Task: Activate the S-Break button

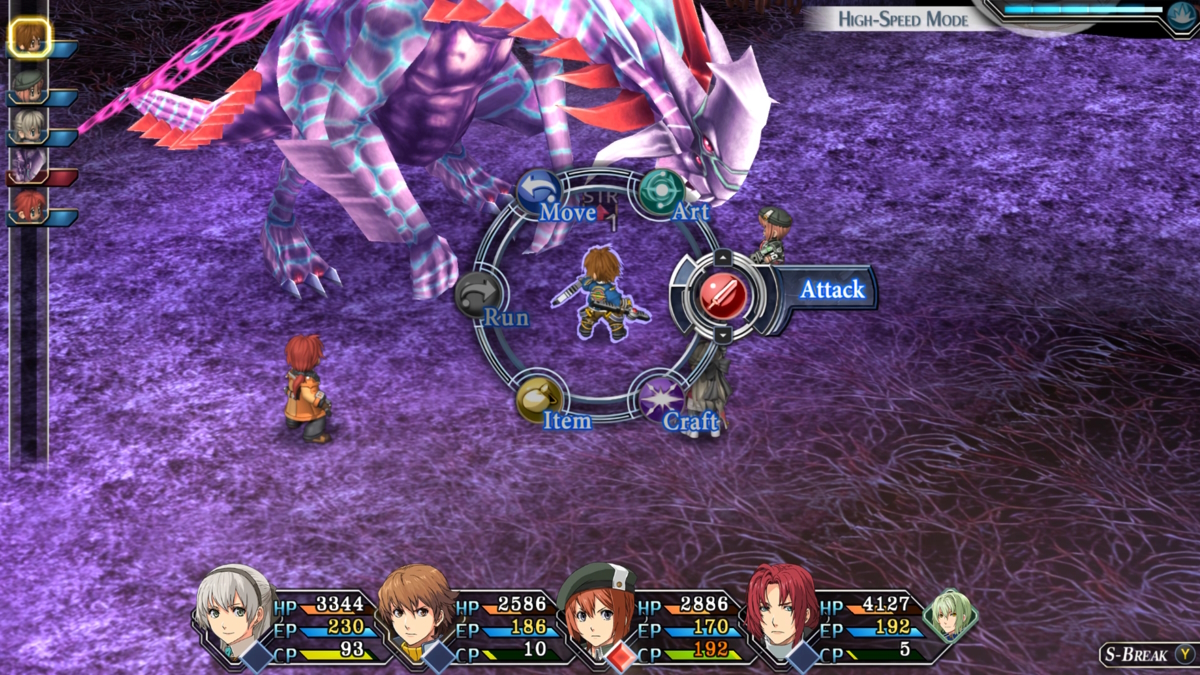Action: [1148, 655]
